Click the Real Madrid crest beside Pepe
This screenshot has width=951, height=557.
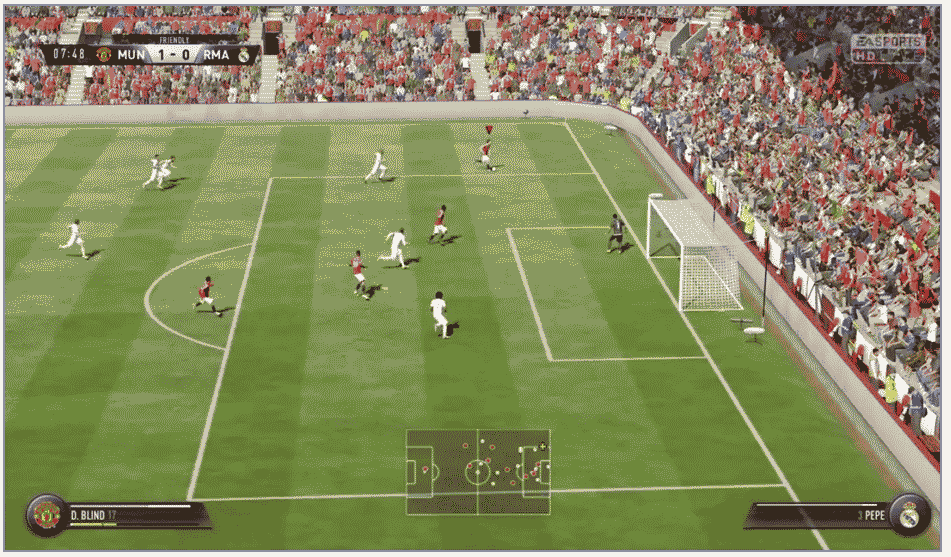(909, 515)
